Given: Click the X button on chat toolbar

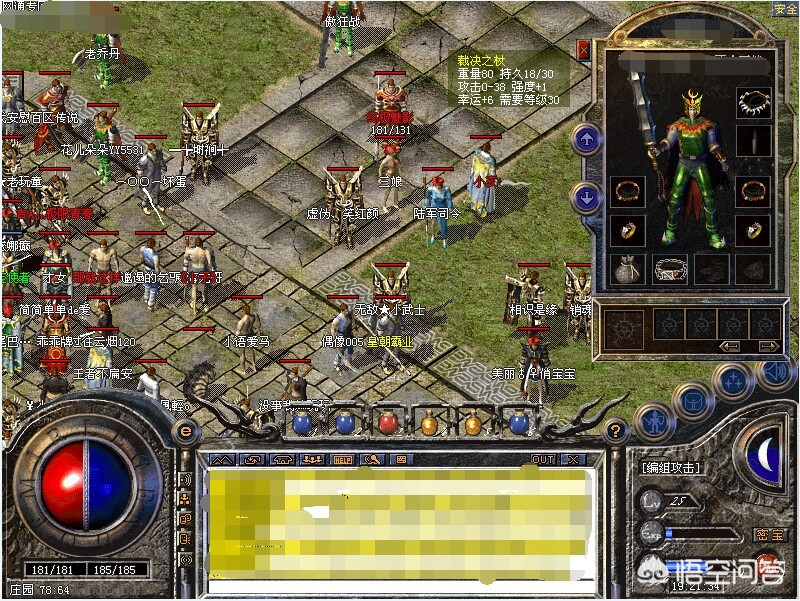Looking at the screenshot, I should coord(574,459).
